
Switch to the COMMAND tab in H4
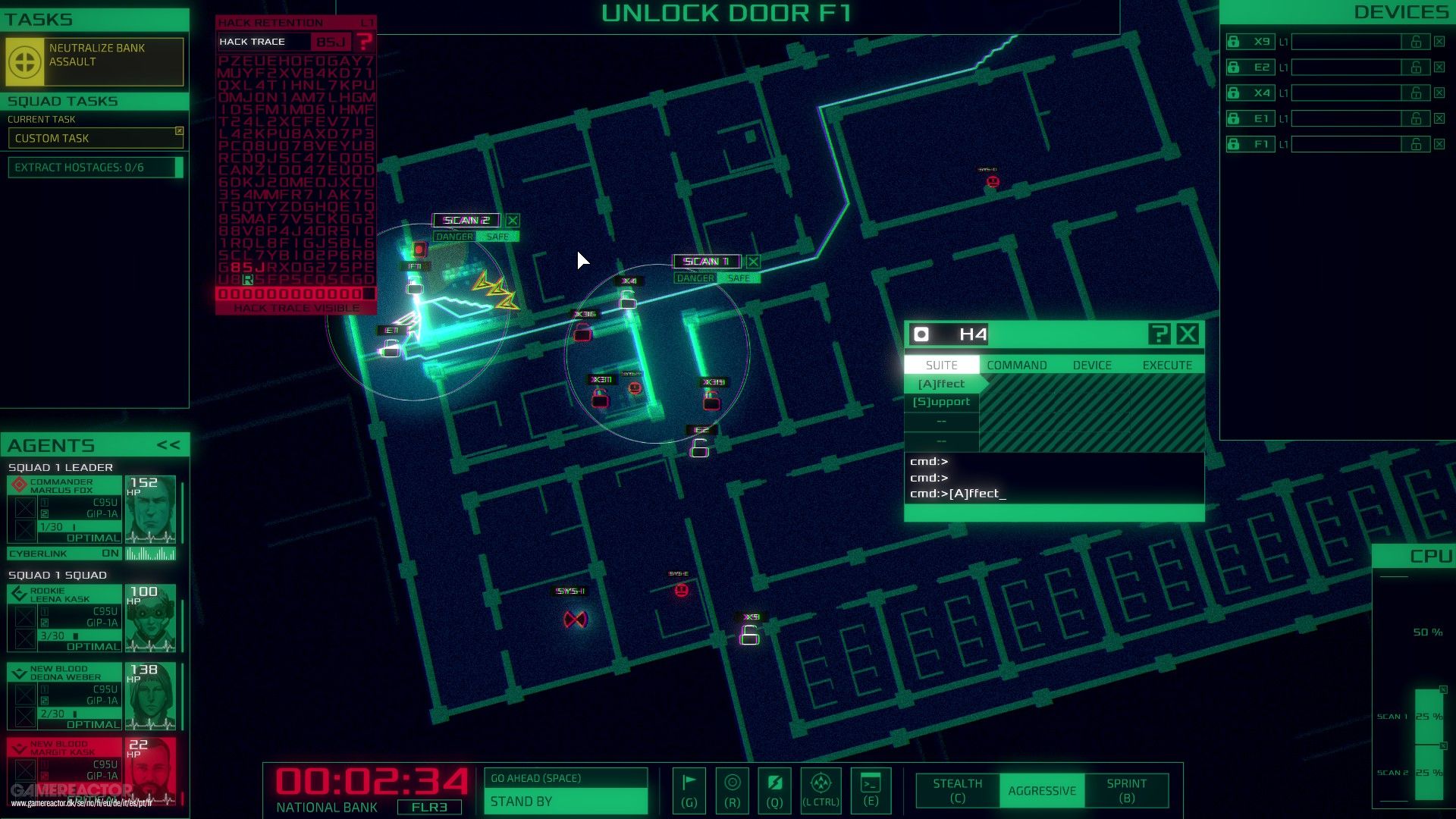point(1016,365)
